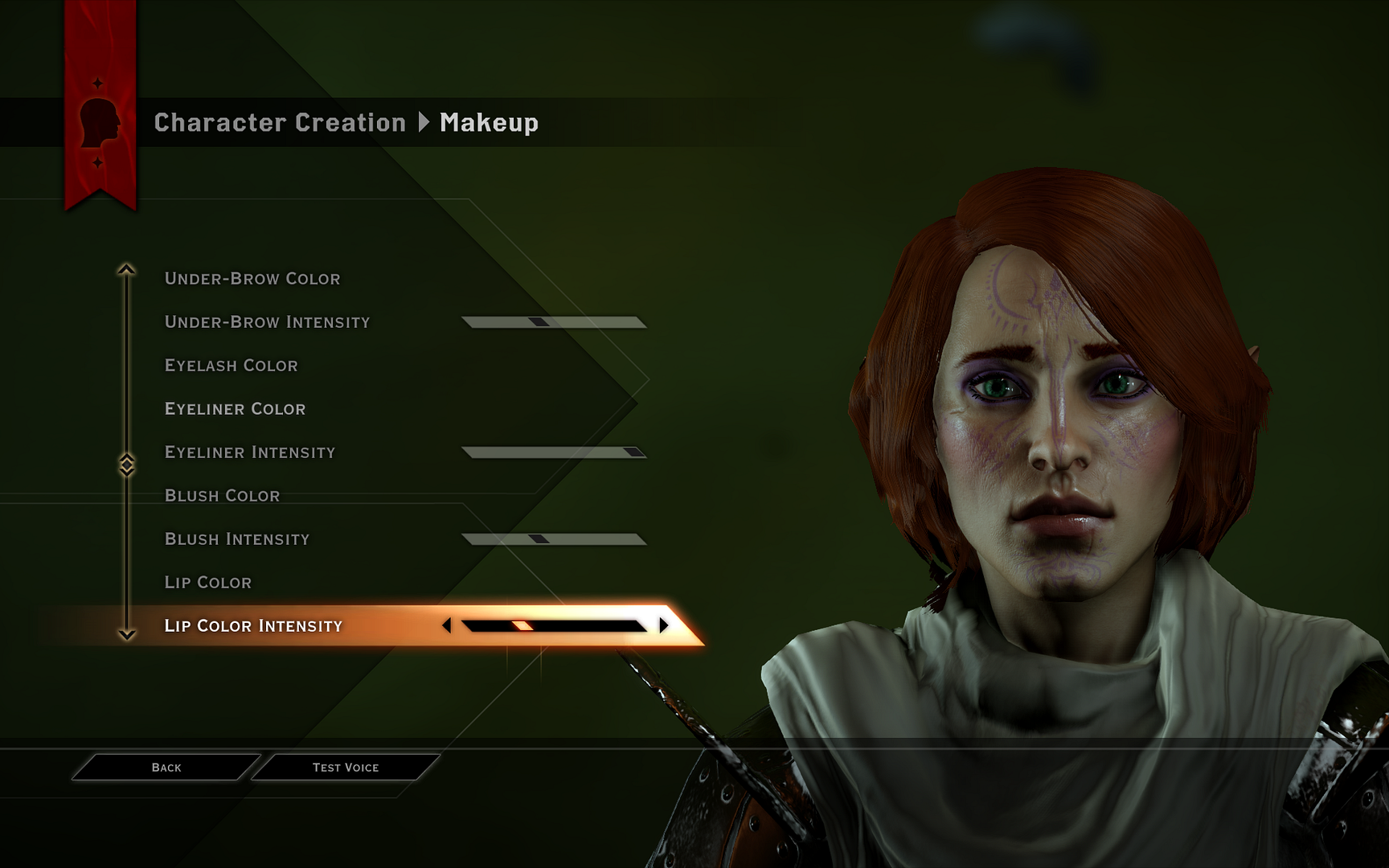Adjust the Under-Brow Intensity slider

pyautogui.click(x=555, y=320)
